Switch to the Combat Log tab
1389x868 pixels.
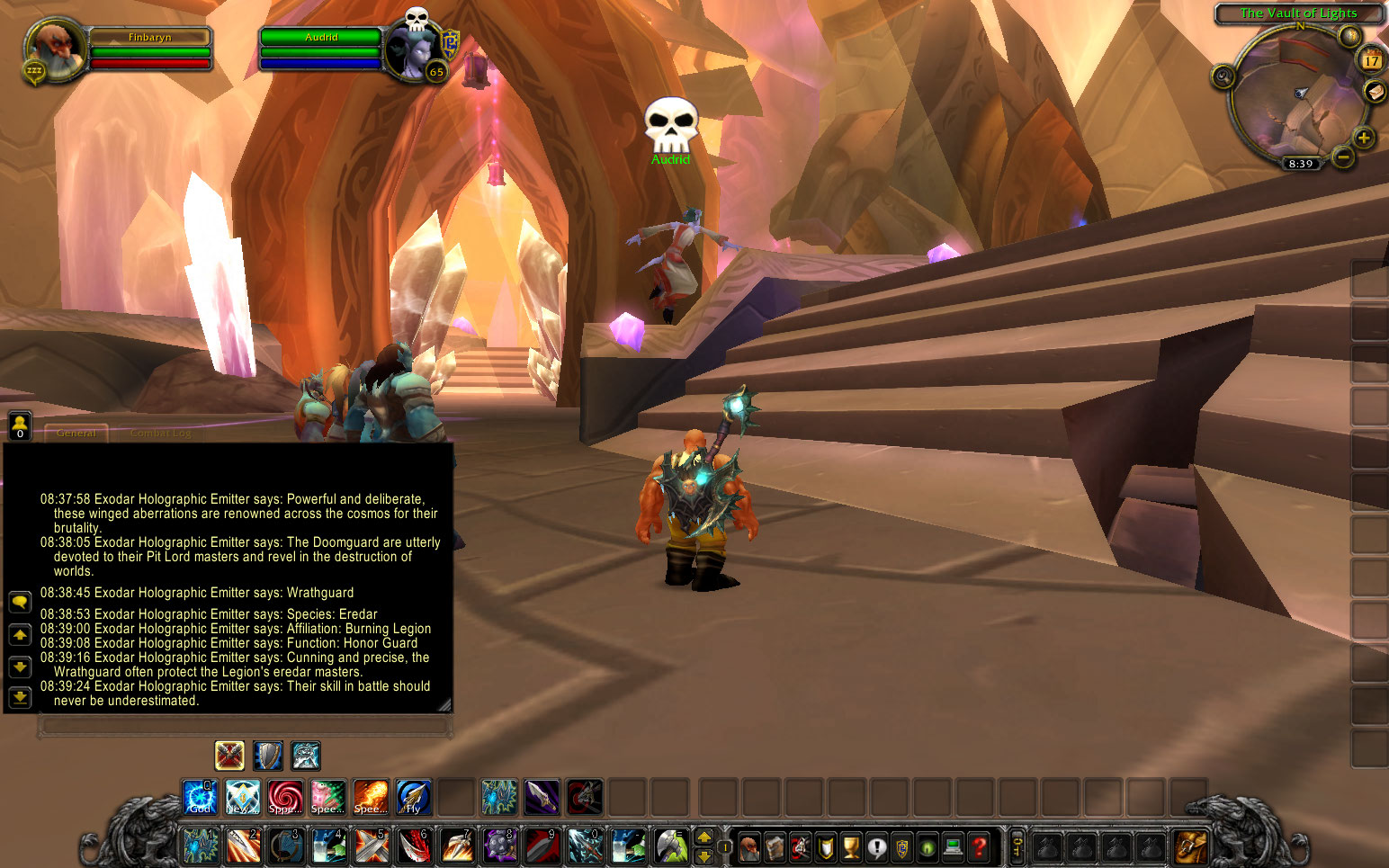pyautogui.click(x=162, y=433)
